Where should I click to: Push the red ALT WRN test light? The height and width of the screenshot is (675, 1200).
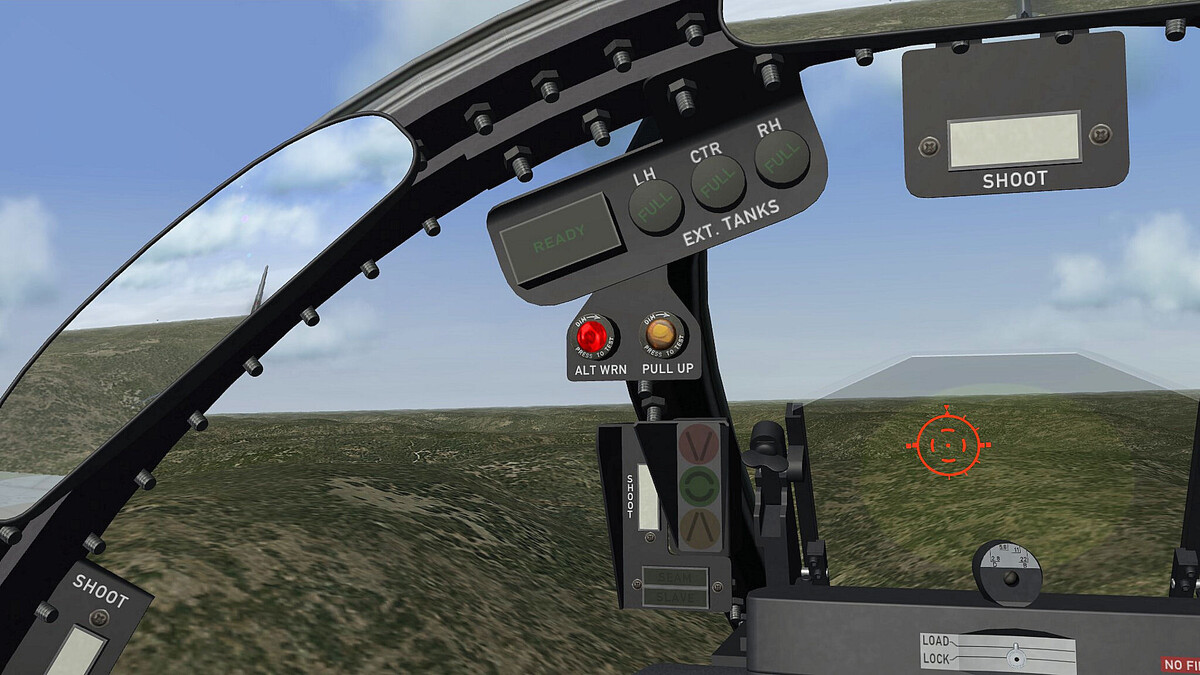point(592,337)
